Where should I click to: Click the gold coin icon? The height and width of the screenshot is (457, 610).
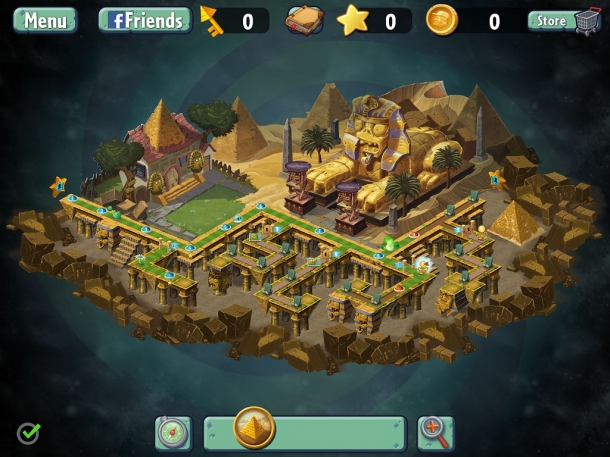pos(441,20)
